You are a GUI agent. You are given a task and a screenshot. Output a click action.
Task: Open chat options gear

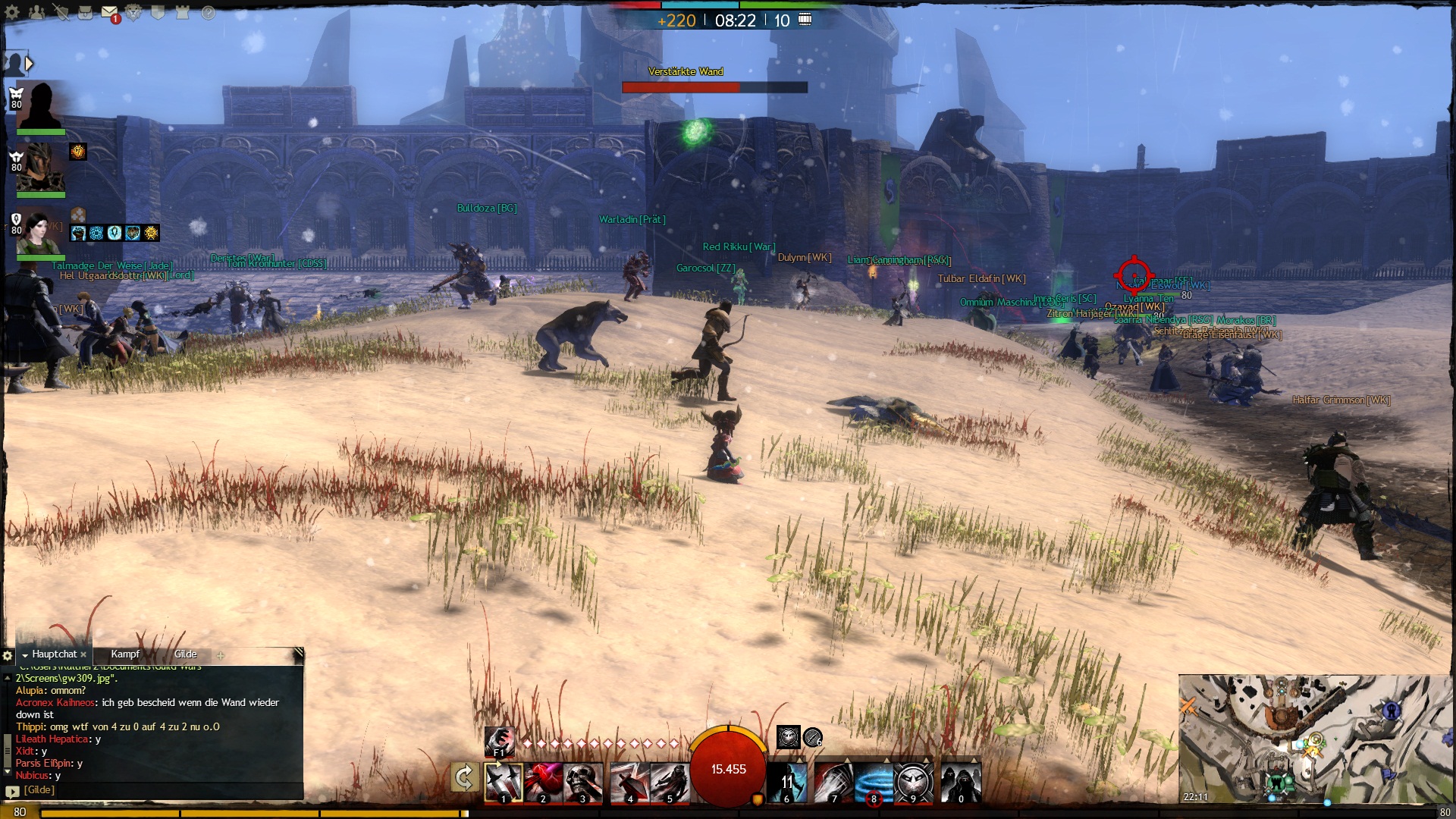8,655
